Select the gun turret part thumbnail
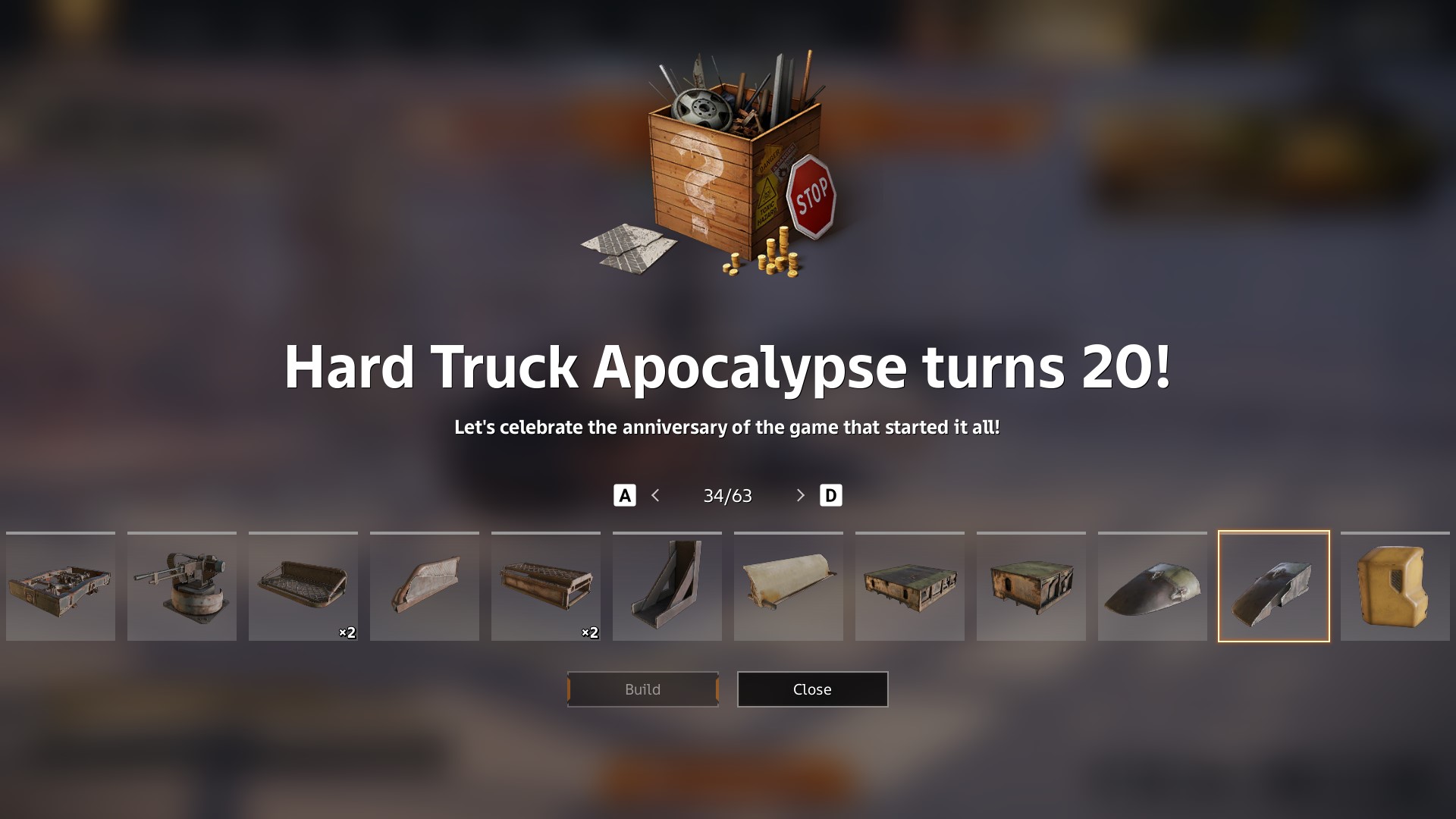Viewport: 1456px width, 819px height. click(182, 586)
